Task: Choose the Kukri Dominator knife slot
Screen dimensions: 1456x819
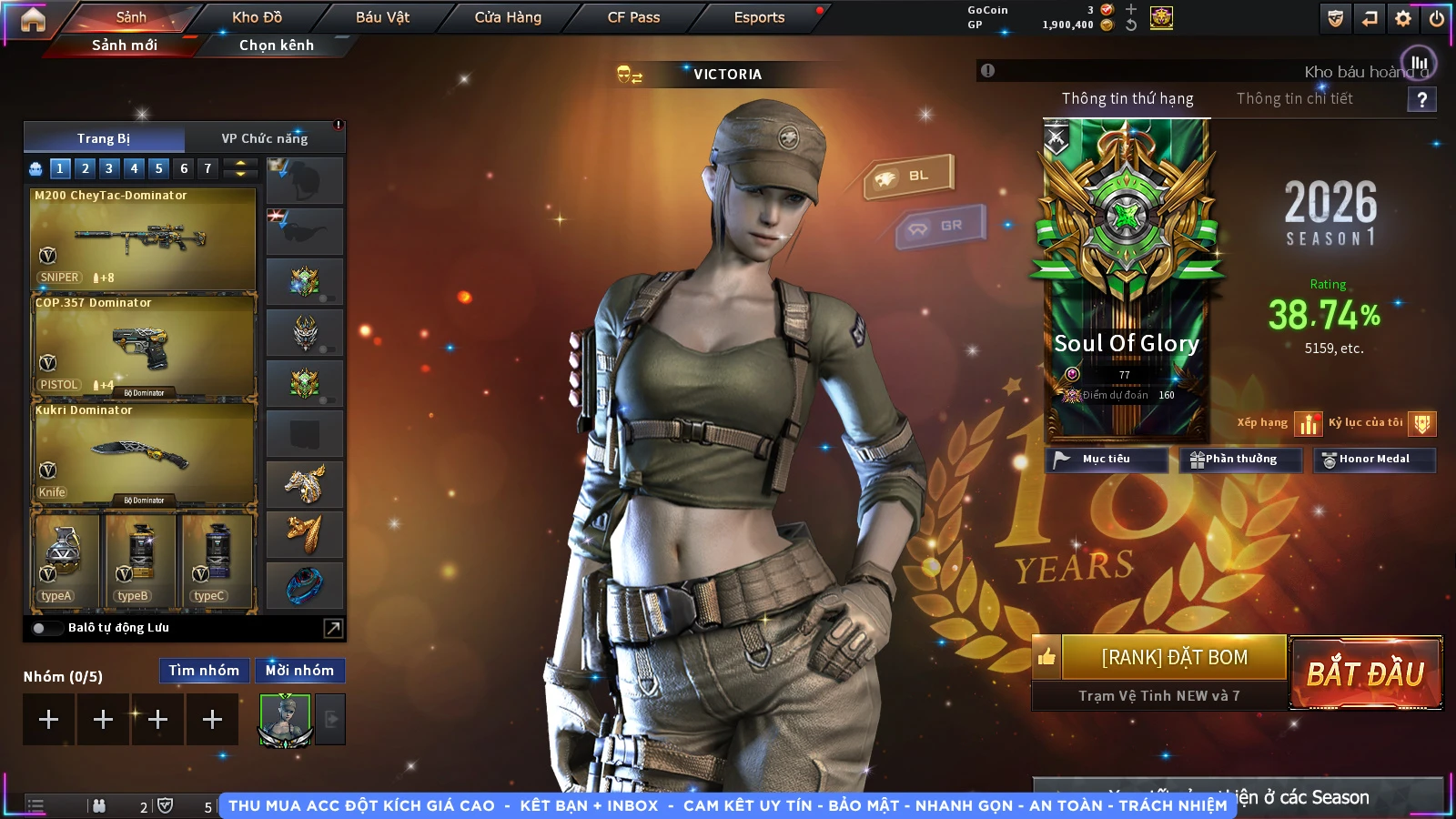Action: [143, 453]
